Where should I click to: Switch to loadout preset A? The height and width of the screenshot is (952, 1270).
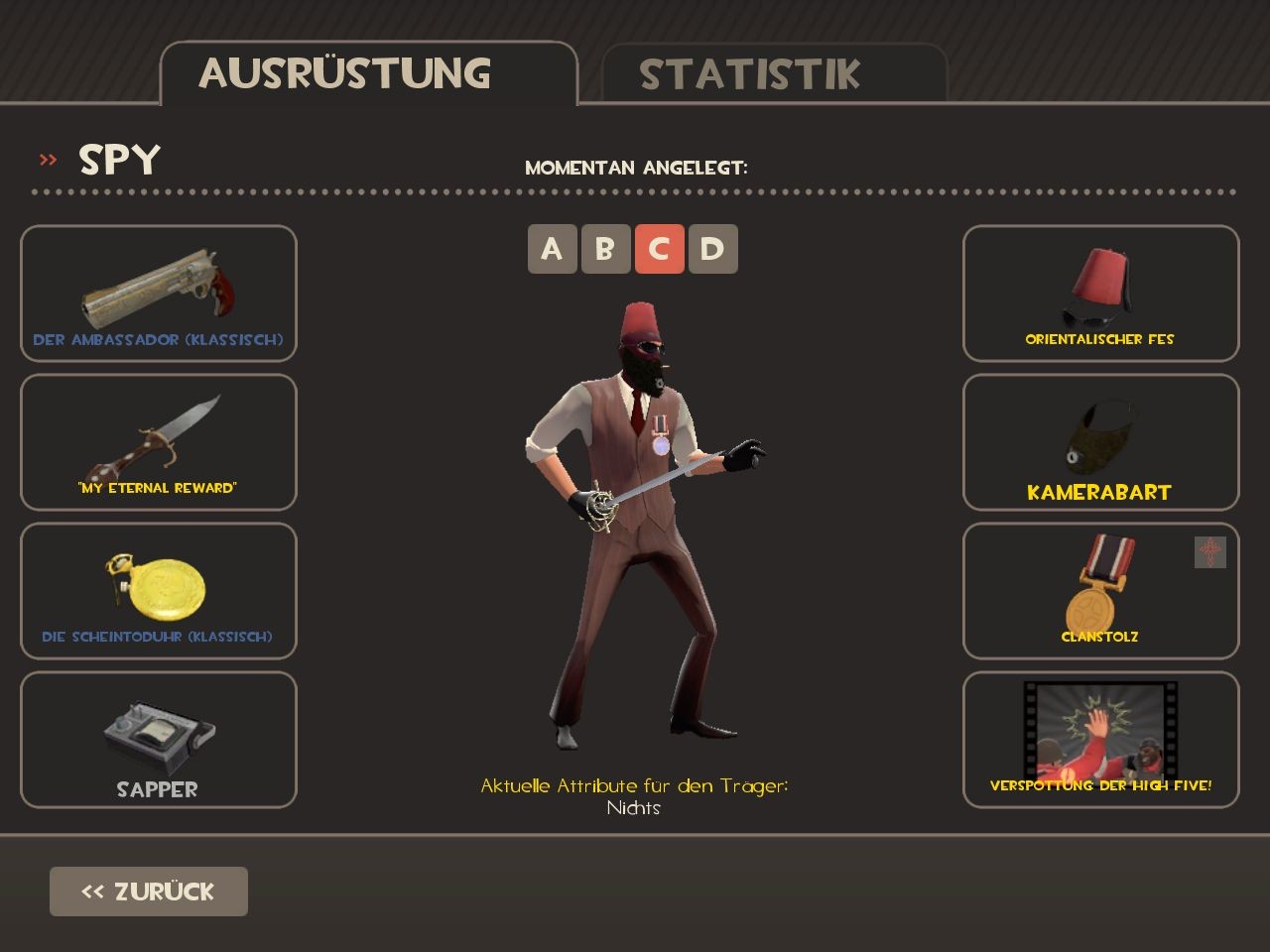point(553,249)
